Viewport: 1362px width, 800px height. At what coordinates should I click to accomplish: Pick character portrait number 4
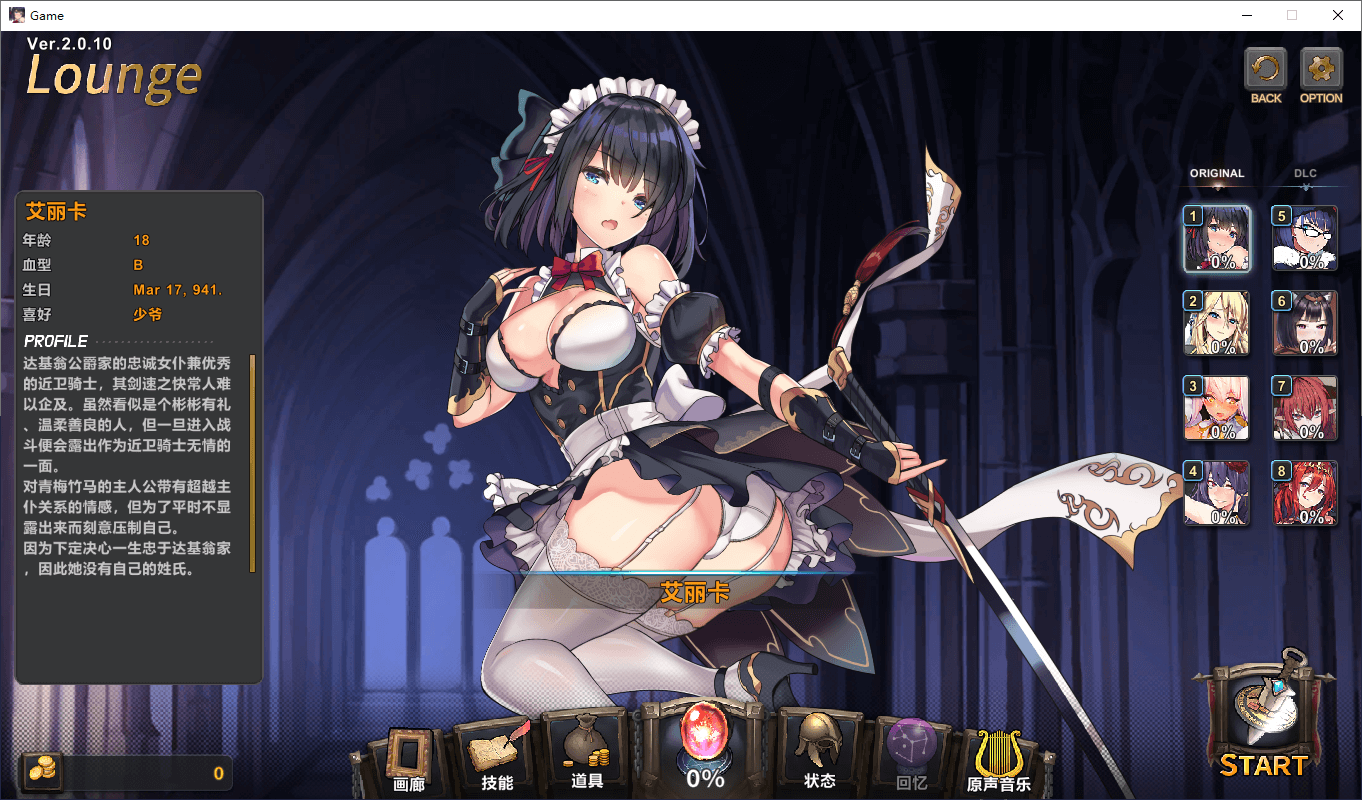pyautogui.click(x=1217, y=493)
